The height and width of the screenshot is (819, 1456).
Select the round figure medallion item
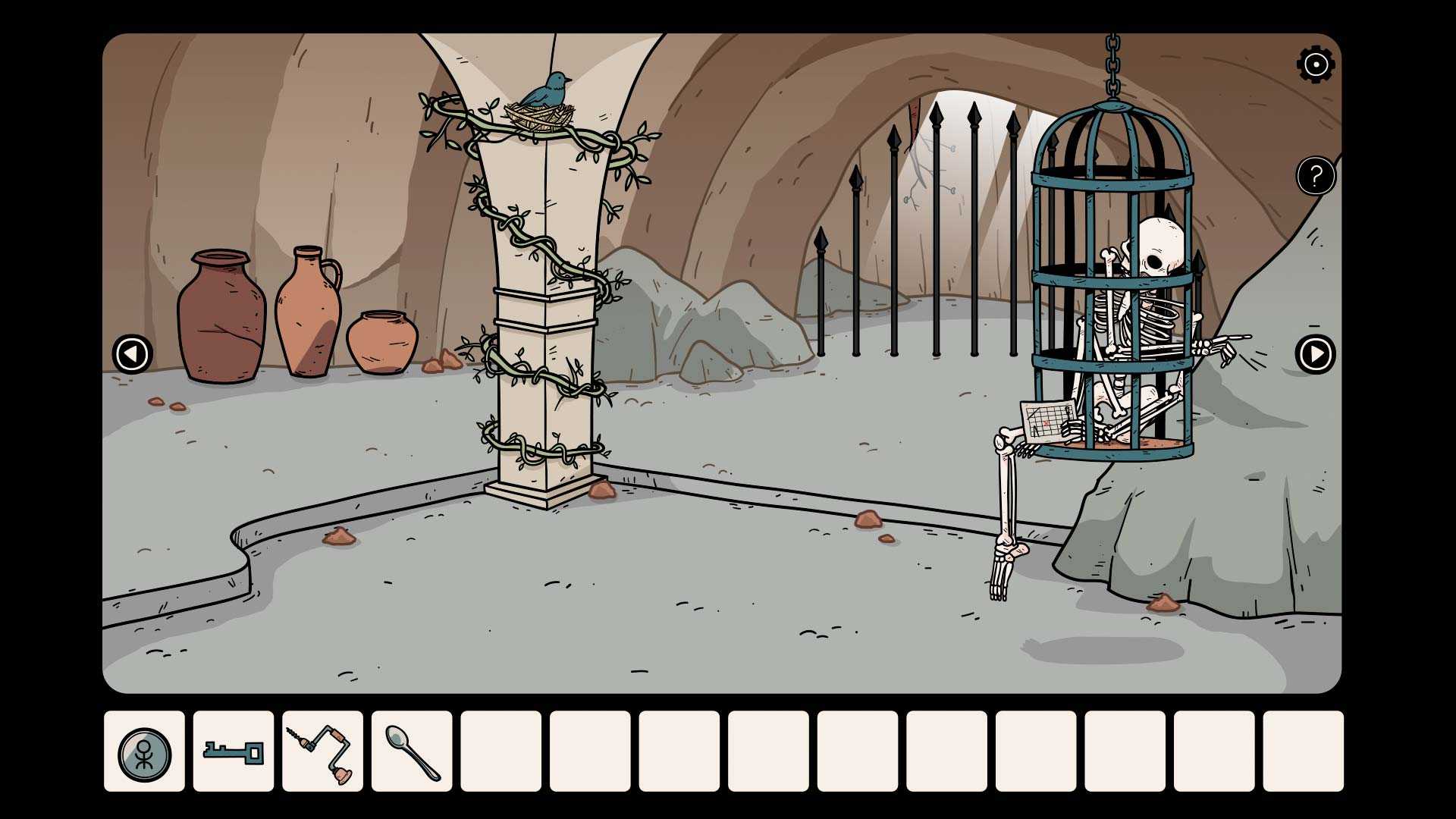(x=144, y=752)
